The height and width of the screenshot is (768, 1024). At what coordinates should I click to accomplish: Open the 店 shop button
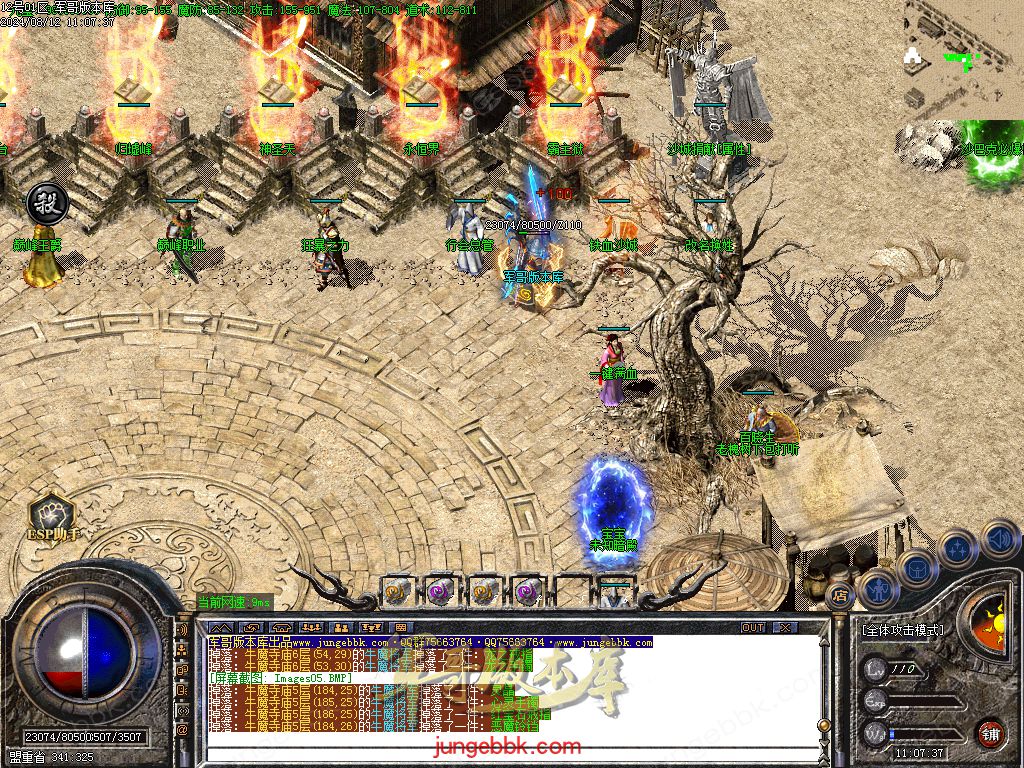[x=840, y=596]
